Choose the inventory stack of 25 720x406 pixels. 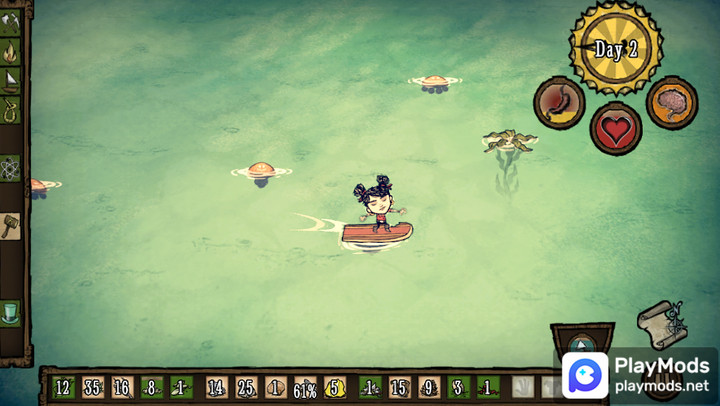246,387
